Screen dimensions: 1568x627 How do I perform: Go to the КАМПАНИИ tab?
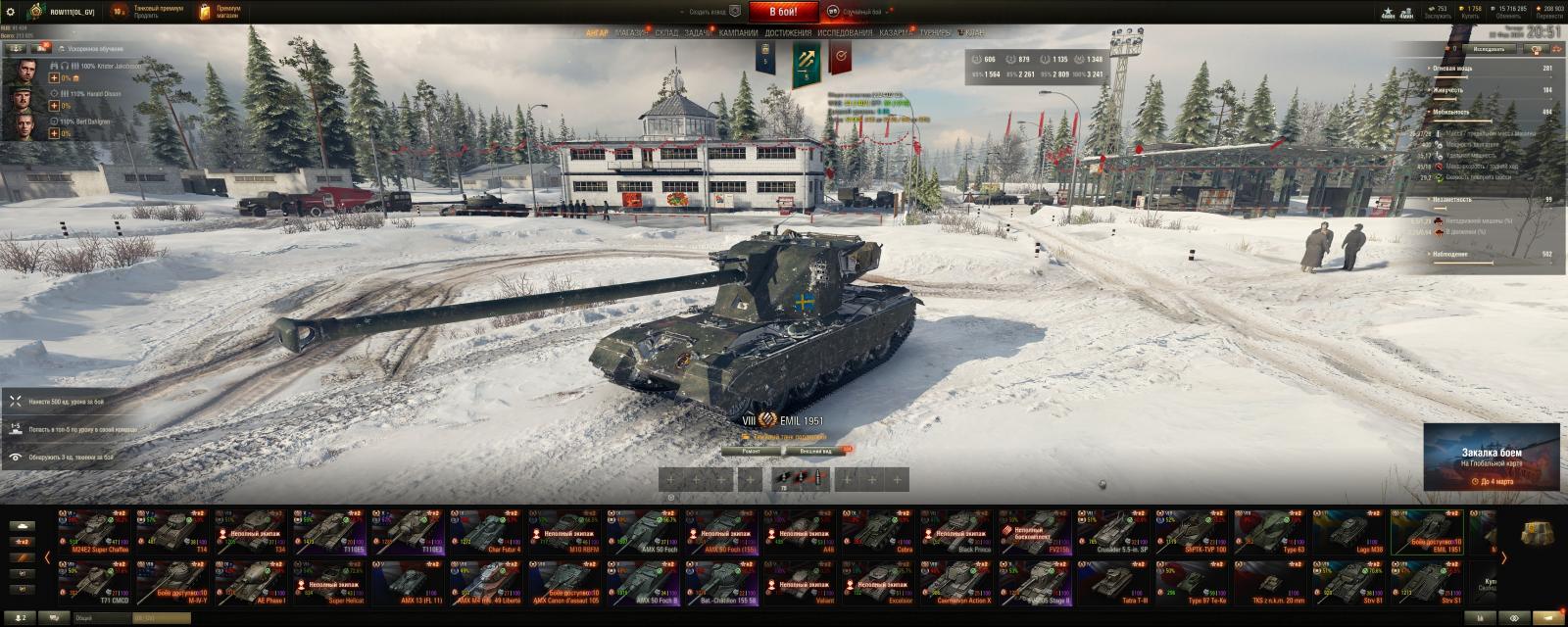pyautogui.click(x=738, y=33)
